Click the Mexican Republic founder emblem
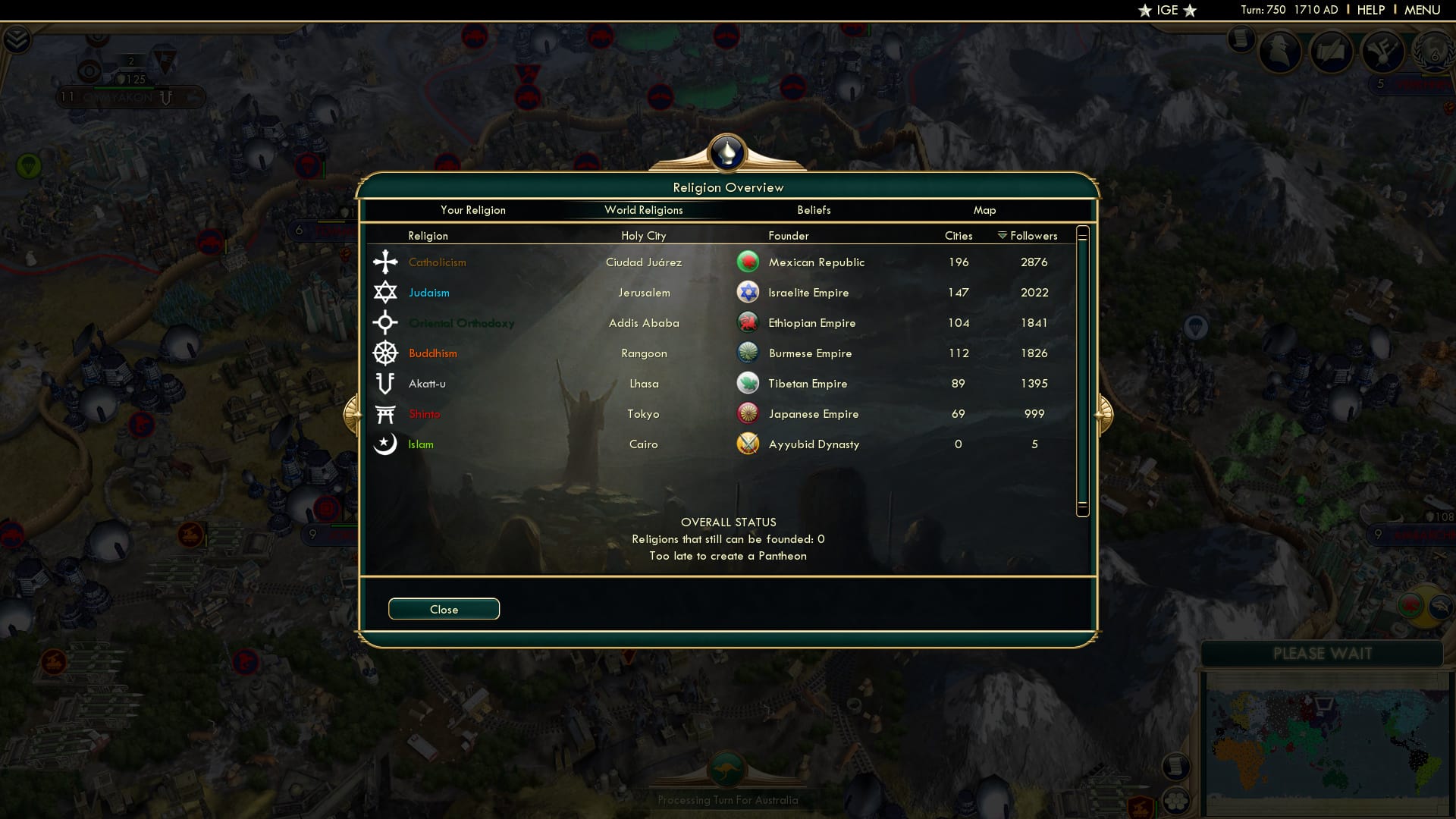The height and width of the screenshot is (819, 1456). click(748, 262)
